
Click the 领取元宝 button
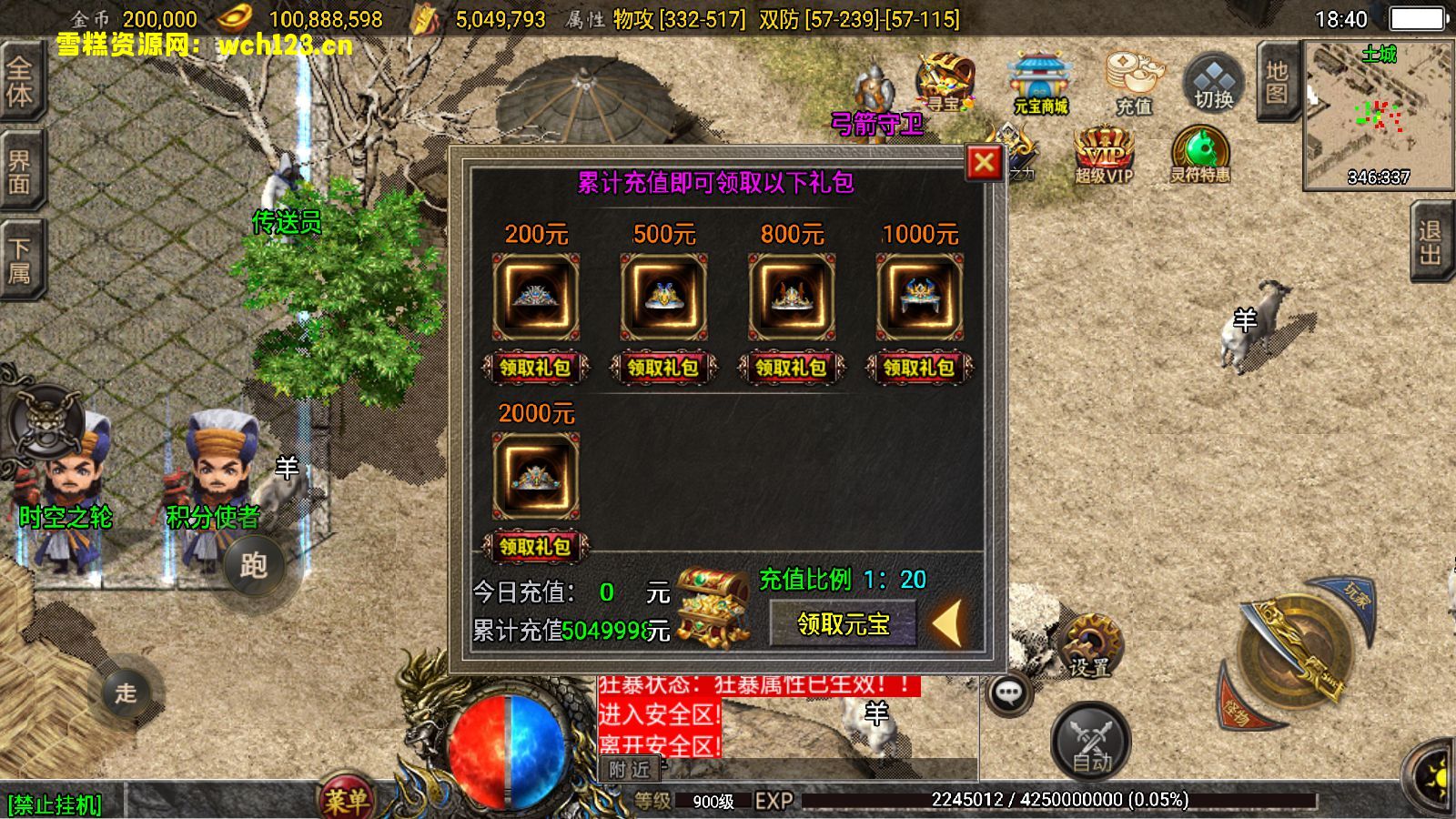point(843,624)
